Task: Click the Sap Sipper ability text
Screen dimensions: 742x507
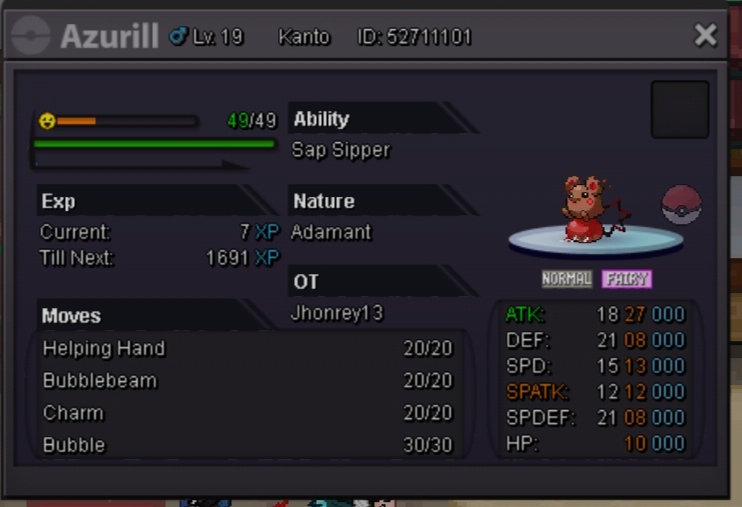Action: pos(341,150)
